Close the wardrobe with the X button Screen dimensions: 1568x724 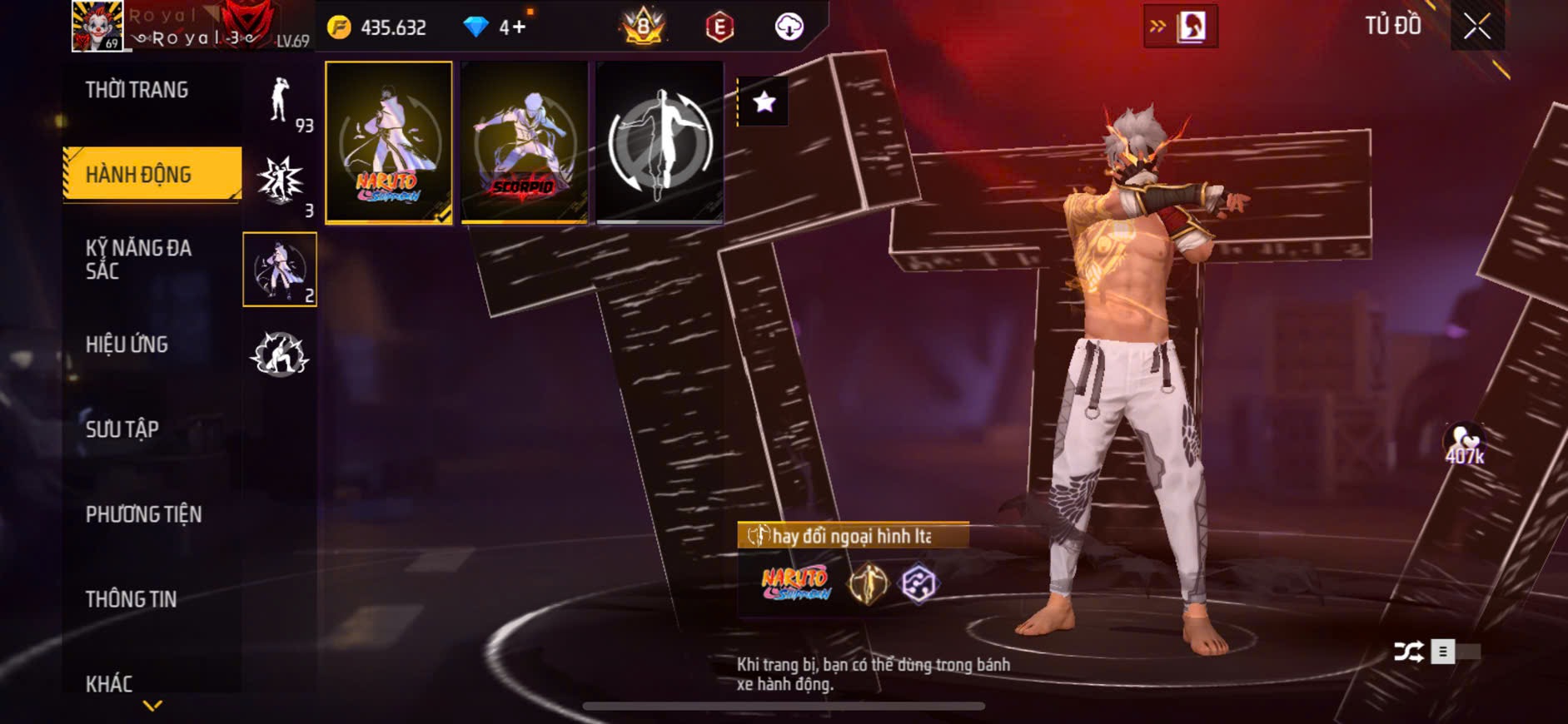[1476, 27]
